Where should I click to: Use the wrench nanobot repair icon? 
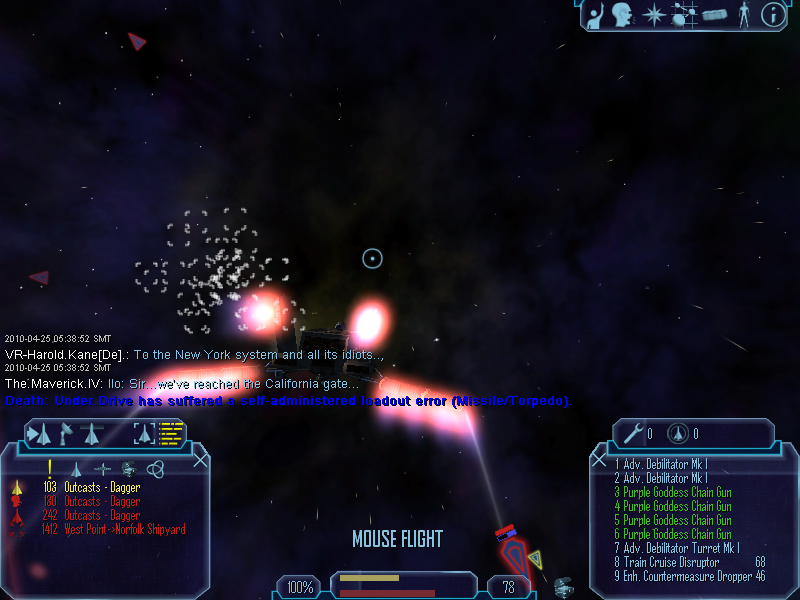tap(633, 434)
